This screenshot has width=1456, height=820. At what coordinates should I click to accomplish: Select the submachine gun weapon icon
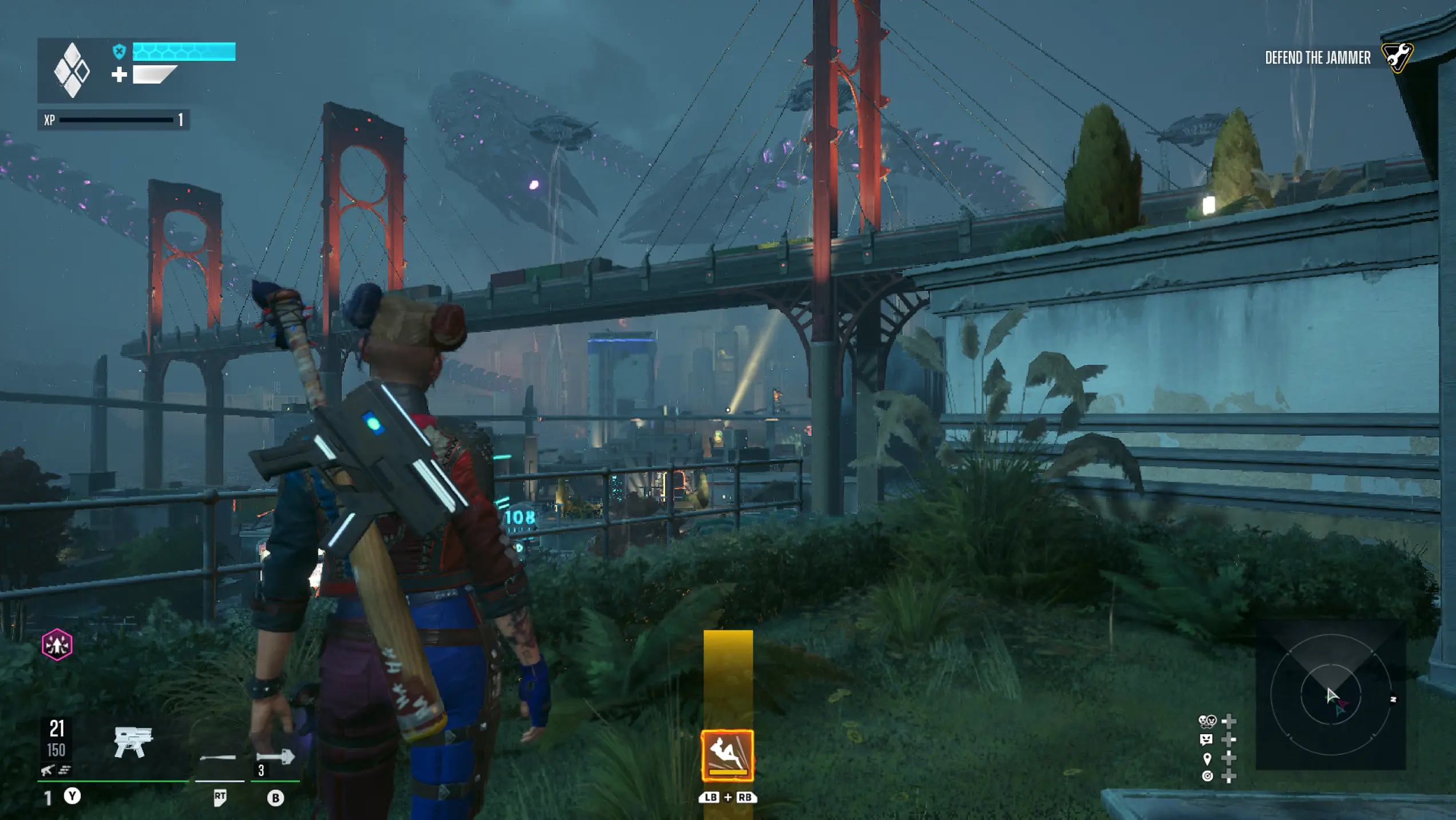click(x=133, y=742)
